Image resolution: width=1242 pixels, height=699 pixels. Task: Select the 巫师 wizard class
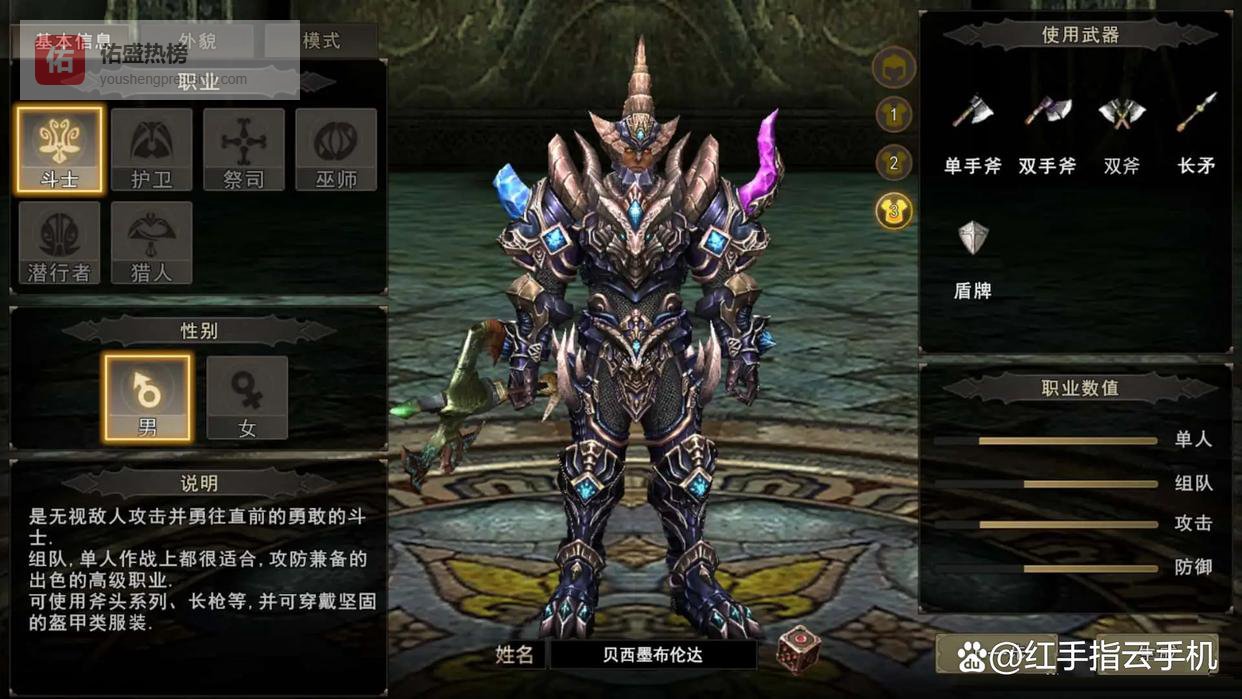(336, 149)
